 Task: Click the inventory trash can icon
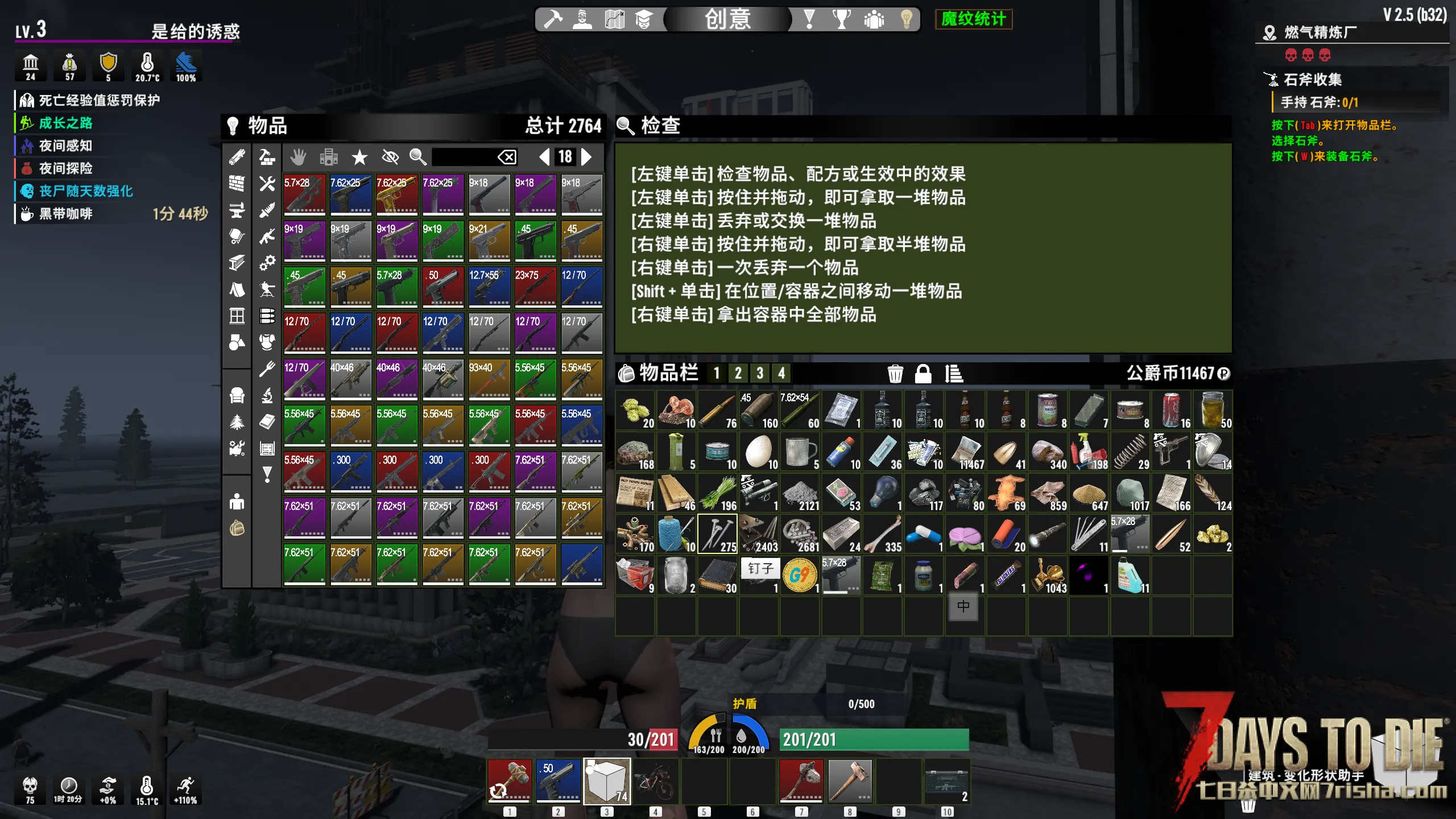coord(895,374)
